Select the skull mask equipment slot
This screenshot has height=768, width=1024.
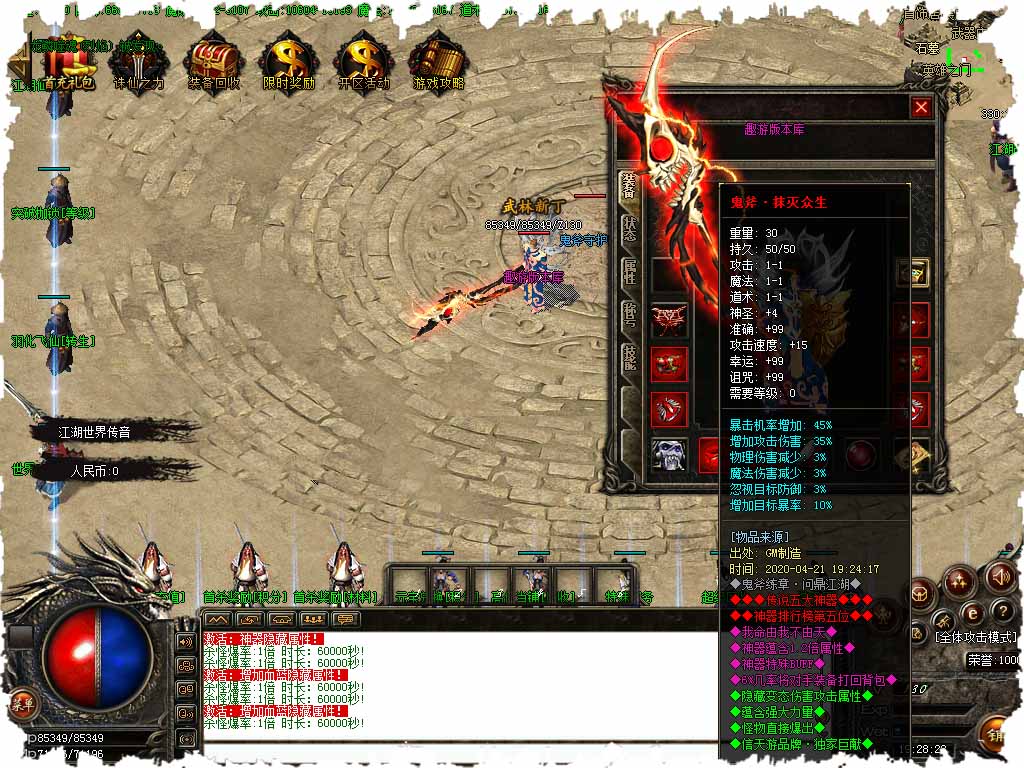point(669,453)
